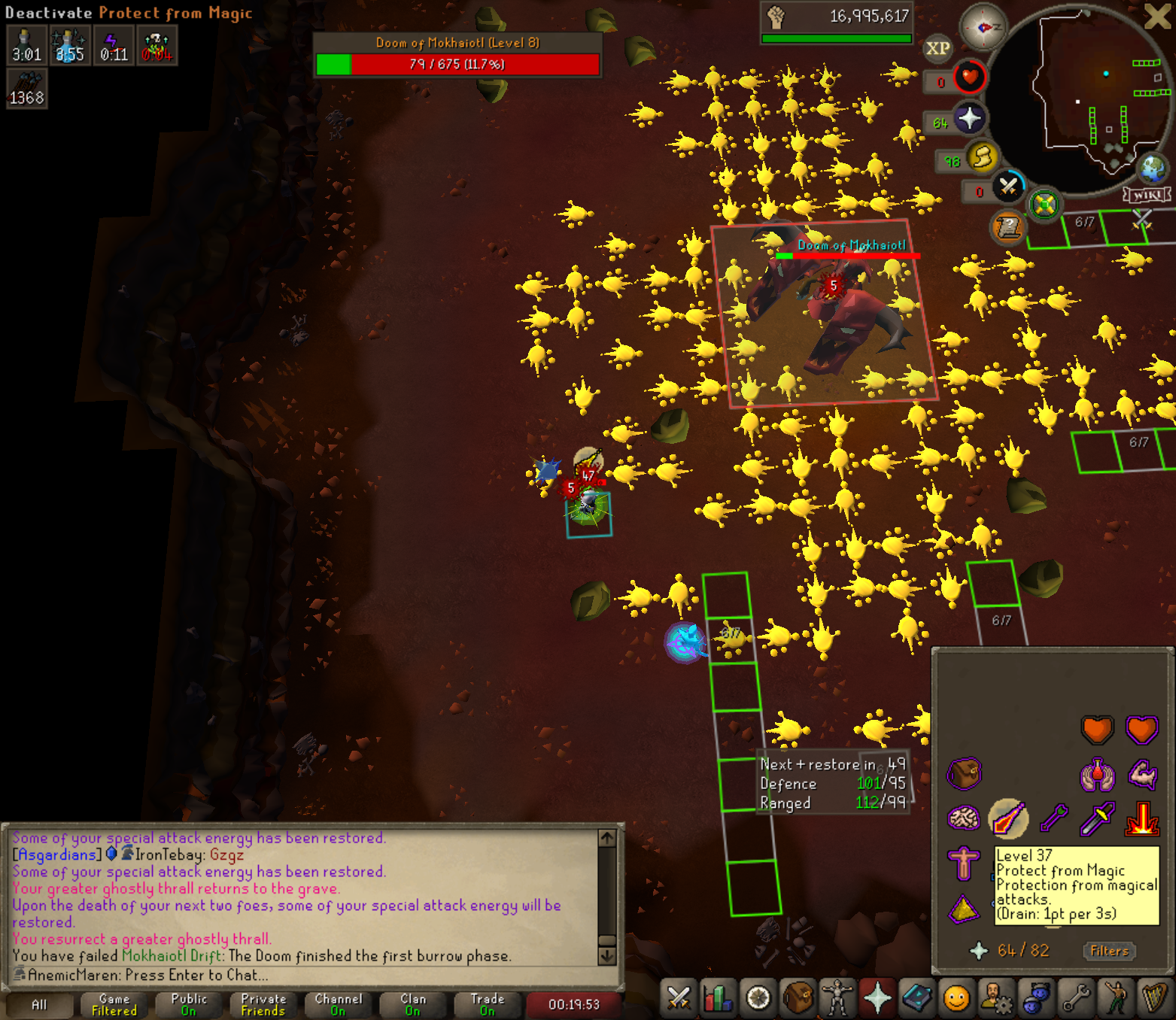Viewport: 1176px width, 1020px height.
Task: Open the Spellbook tab
Action: [x=917, y=998]
